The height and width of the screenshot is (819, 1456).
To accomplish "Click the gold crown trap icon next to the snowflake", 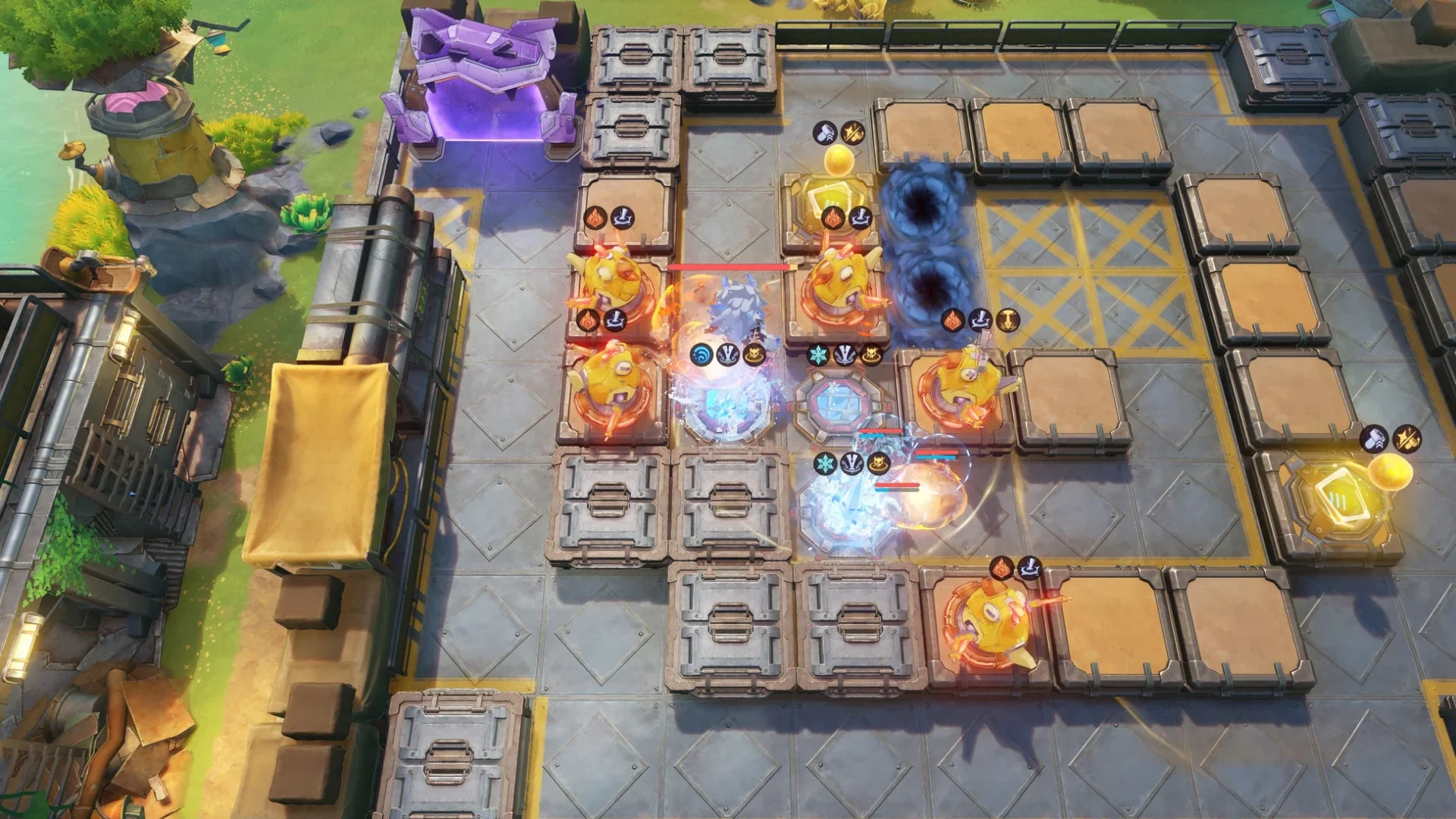I will pos(872,354).
